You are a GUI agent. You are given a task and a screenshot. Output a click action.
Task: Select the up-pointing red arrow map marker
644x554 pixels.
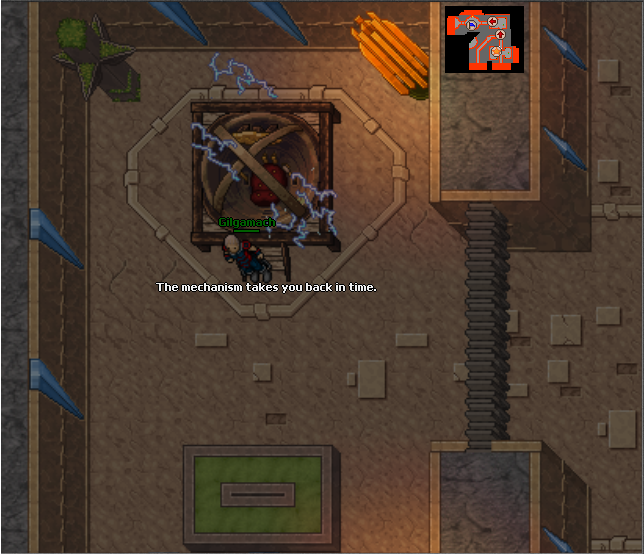pyautogui.click(x=500, y=34)
